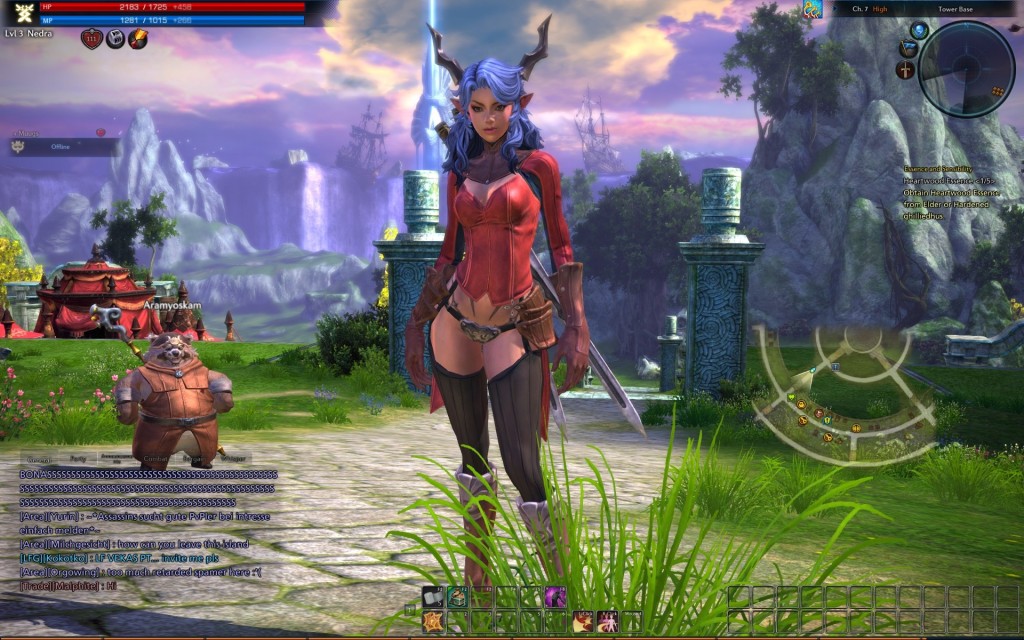The image size is (1024, 640).
Task: Switch to the Party chat tab
Action: point(77,459)
